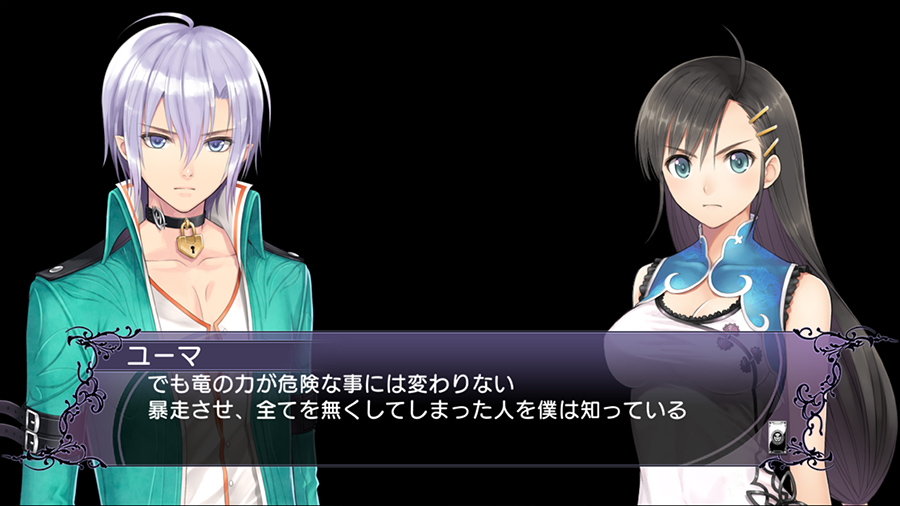Click the tarot card continue indicator
Viewport: 900px width, 506px height.
778,437
